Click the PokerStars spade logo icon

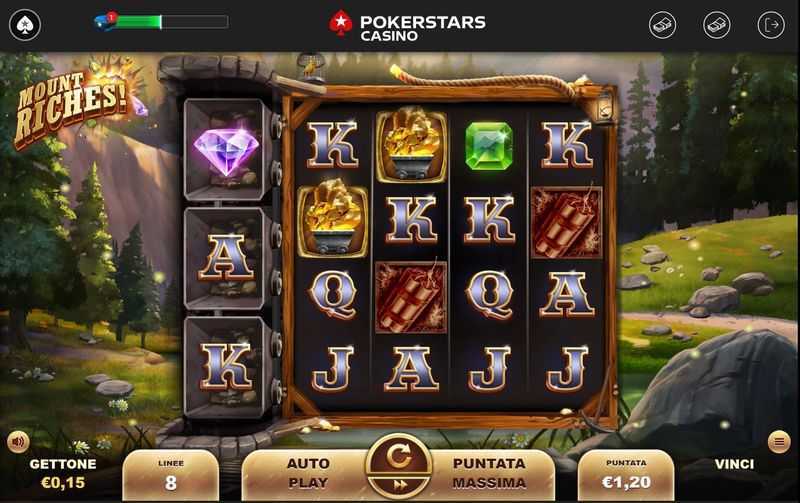click(x=25, y=24)
